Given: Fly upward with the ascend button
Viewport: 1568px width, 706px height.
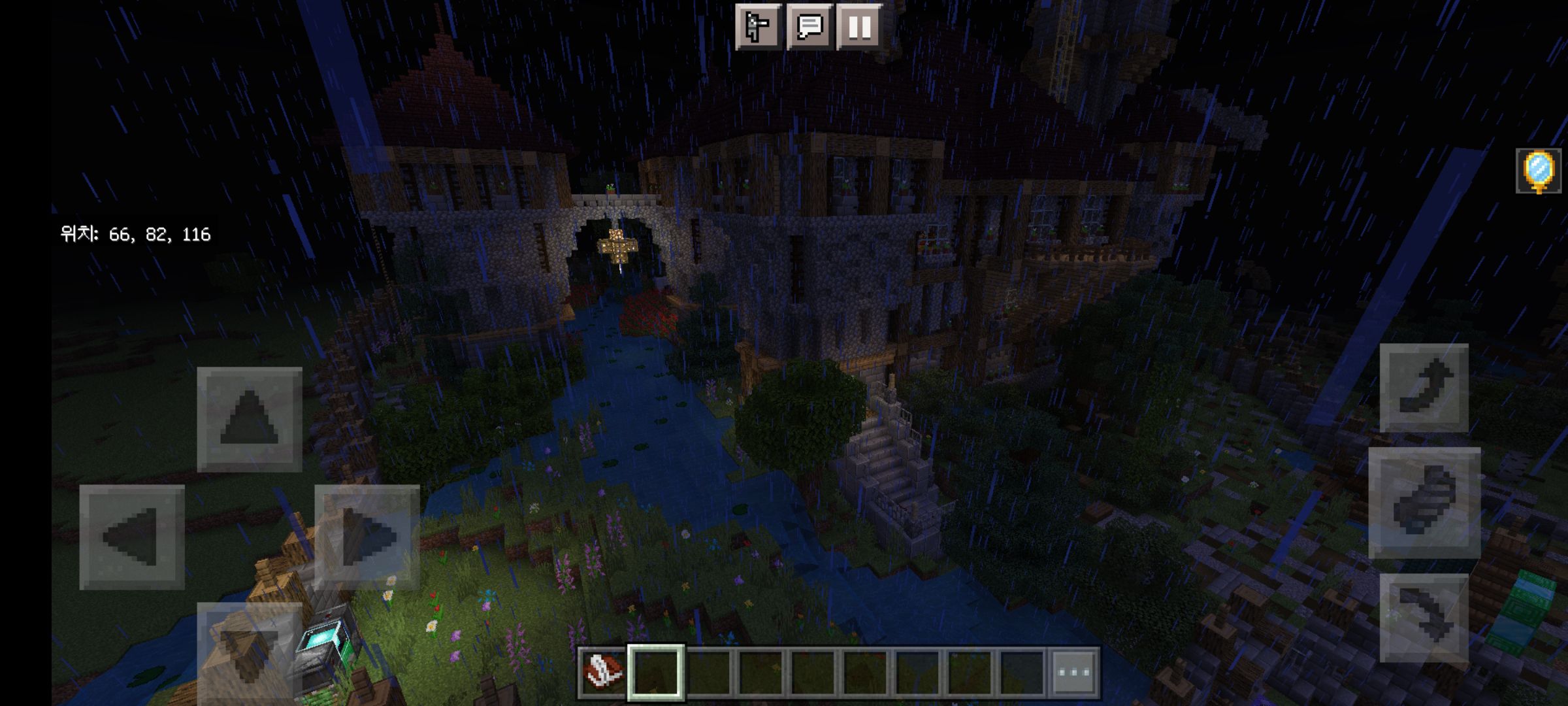Looking at the screenshot, I should point(1424,388).
